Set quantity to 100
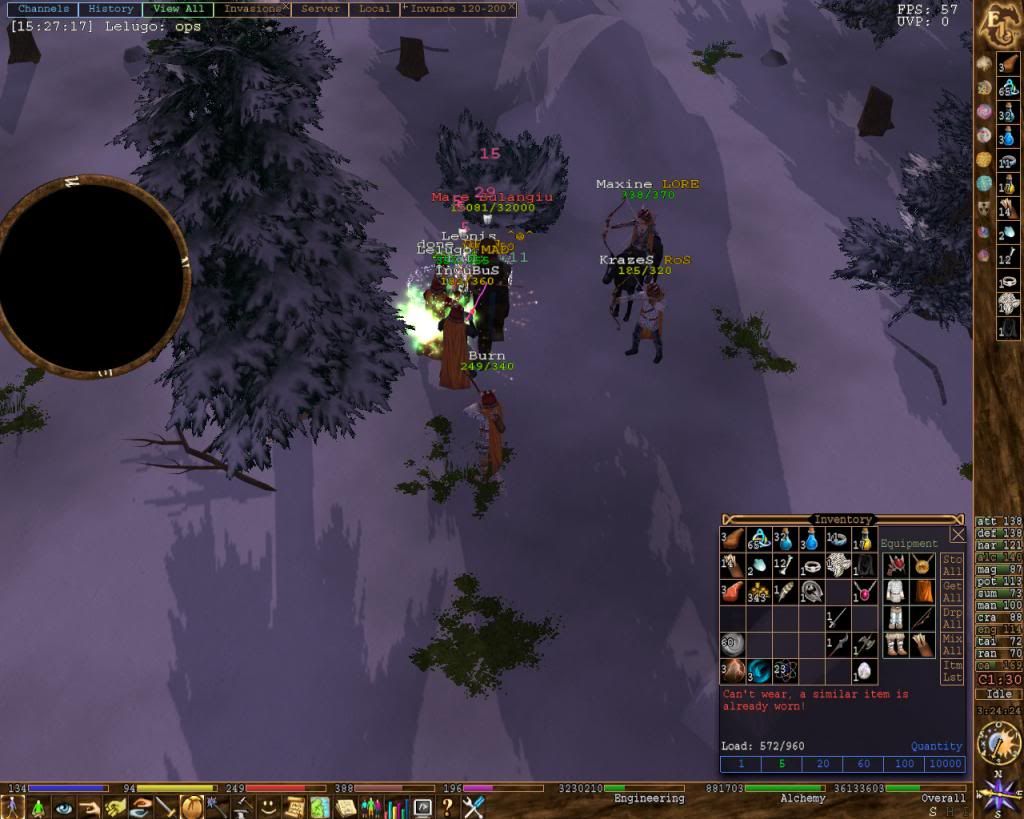 pos(904,764)
